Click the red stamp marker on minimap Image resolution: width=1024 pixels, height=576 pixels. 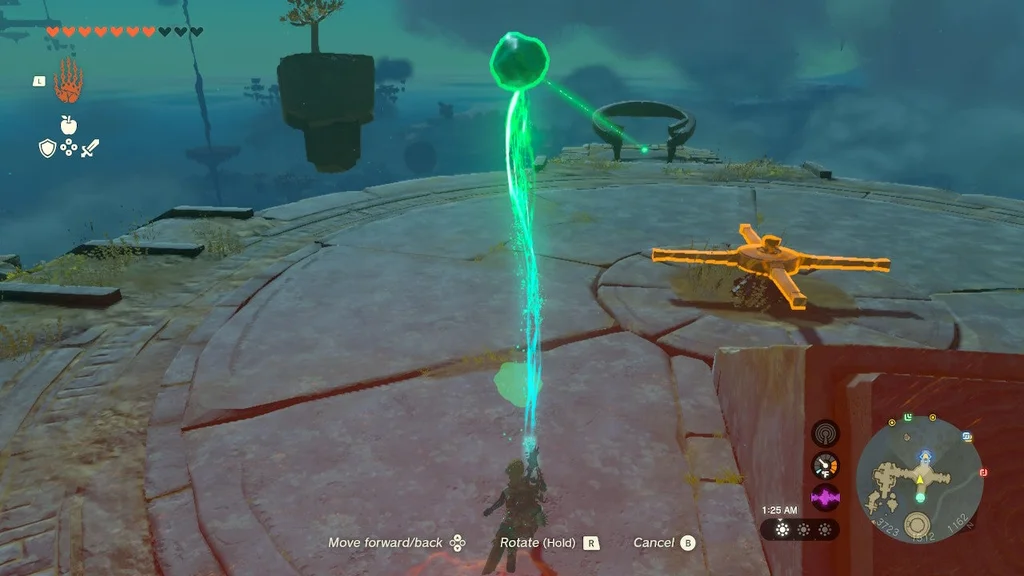tap(983, 471)
